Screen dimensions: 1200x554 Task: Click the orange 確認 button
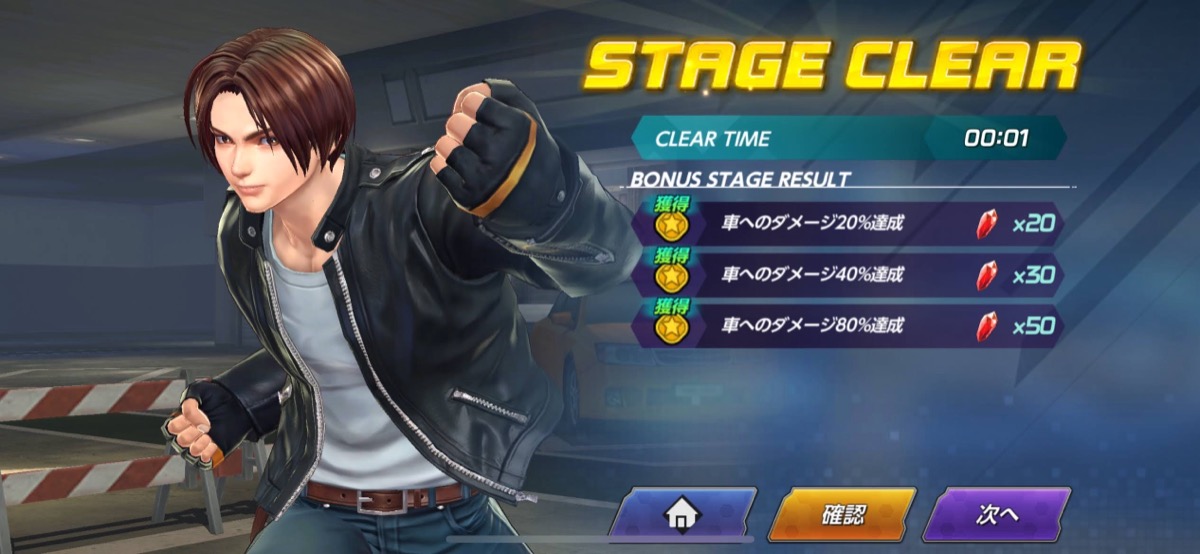(x=843, y=515)
